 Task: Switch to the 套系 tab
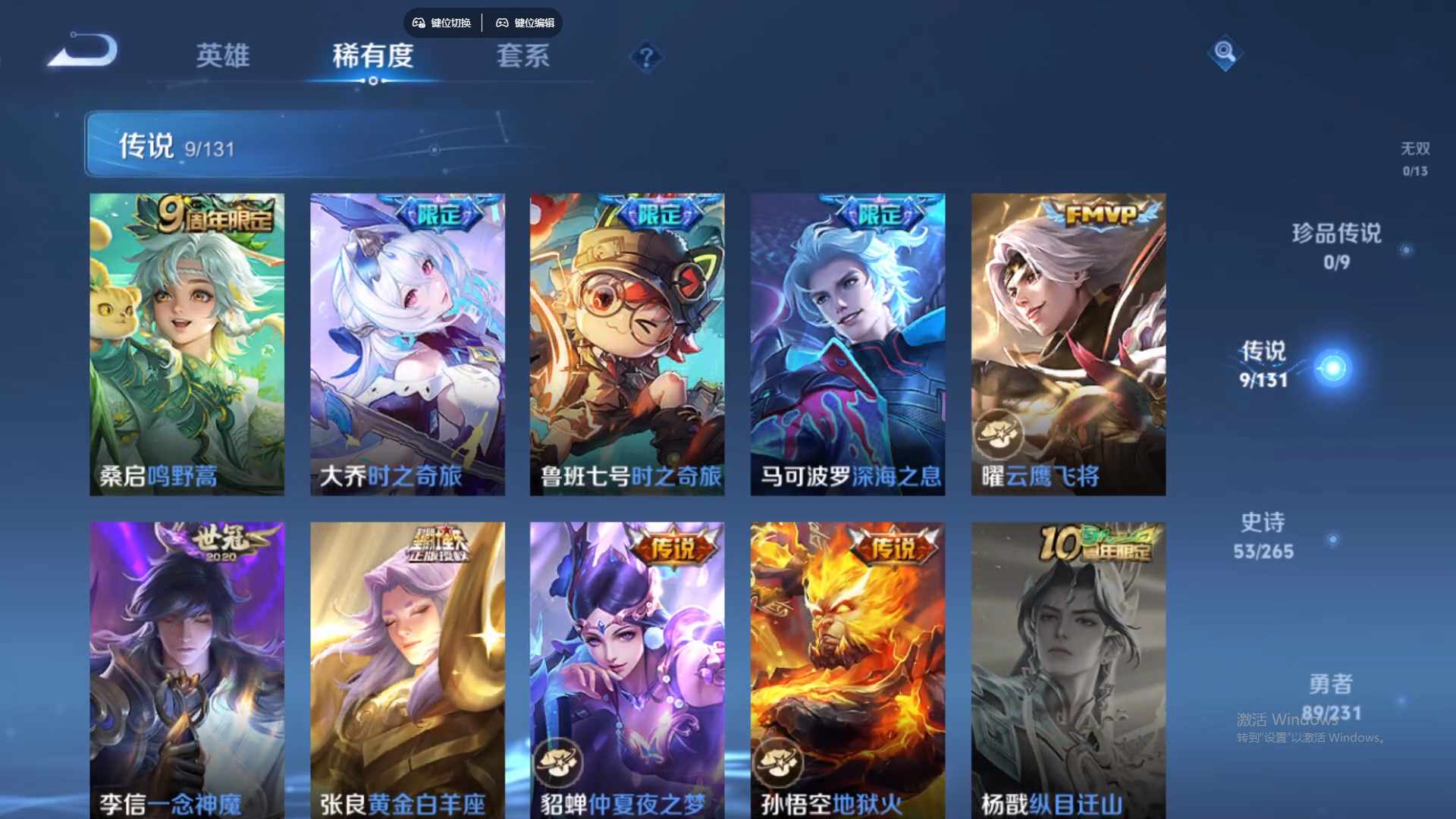point(522,57)
